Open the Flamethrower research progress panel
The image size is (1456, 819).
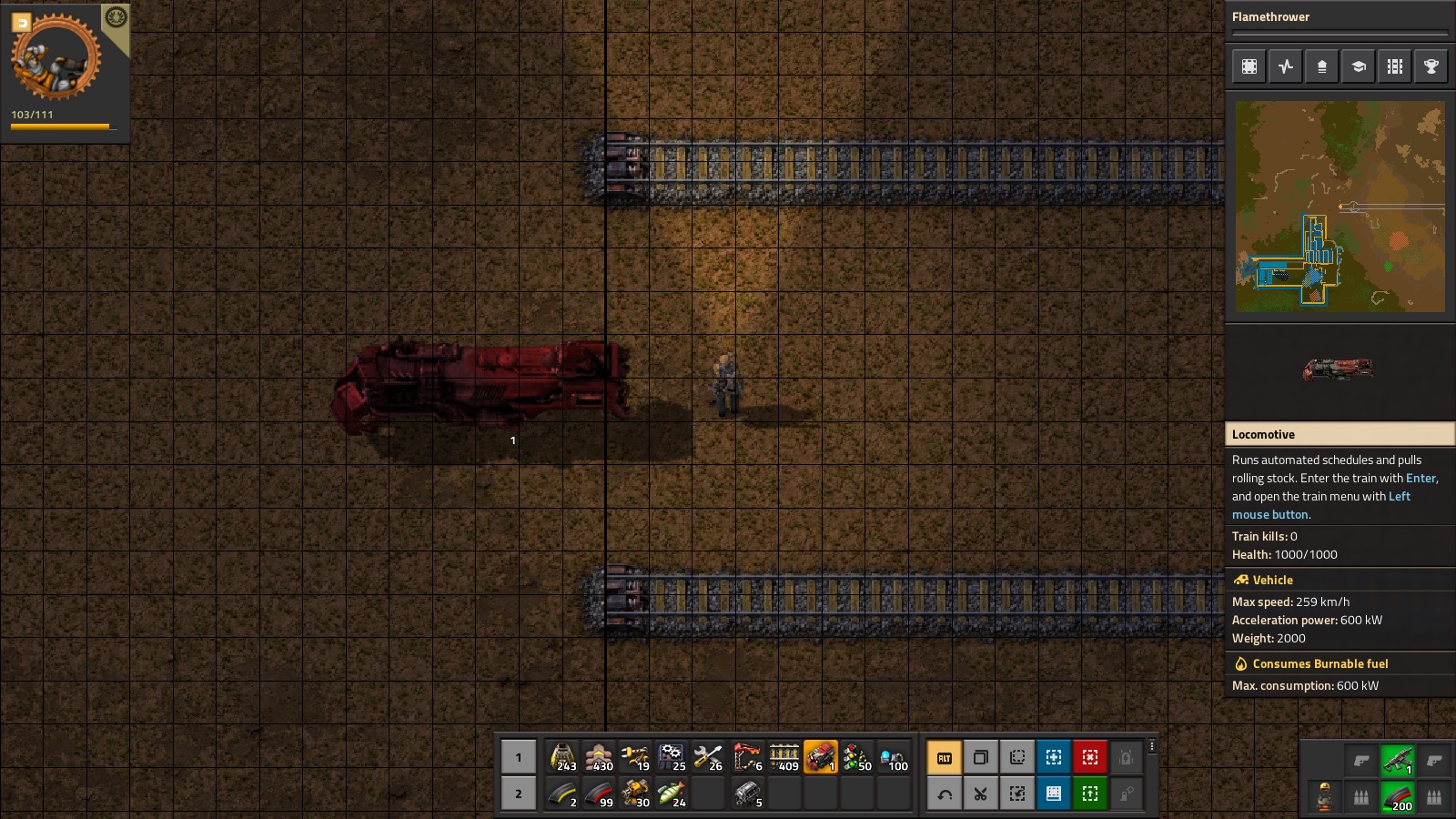coord(1340,17)
